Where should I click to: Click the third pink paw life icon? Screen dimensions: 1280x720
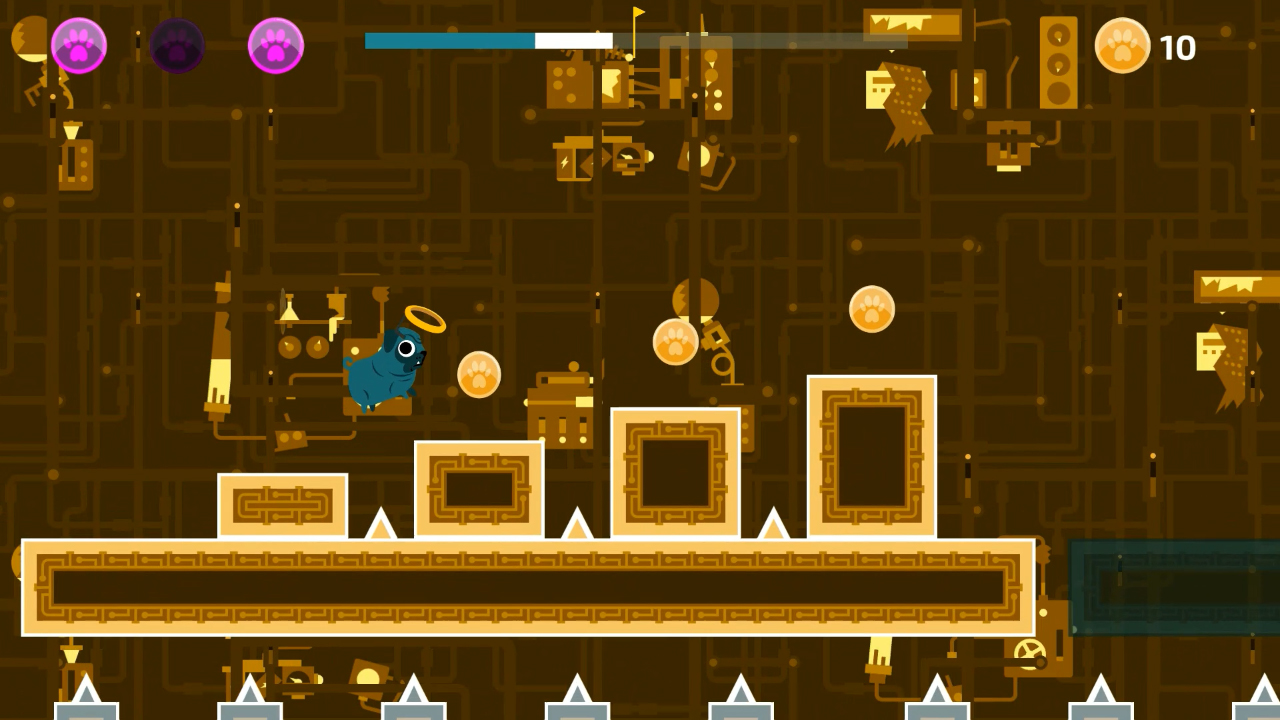click(x=276, y=45)
